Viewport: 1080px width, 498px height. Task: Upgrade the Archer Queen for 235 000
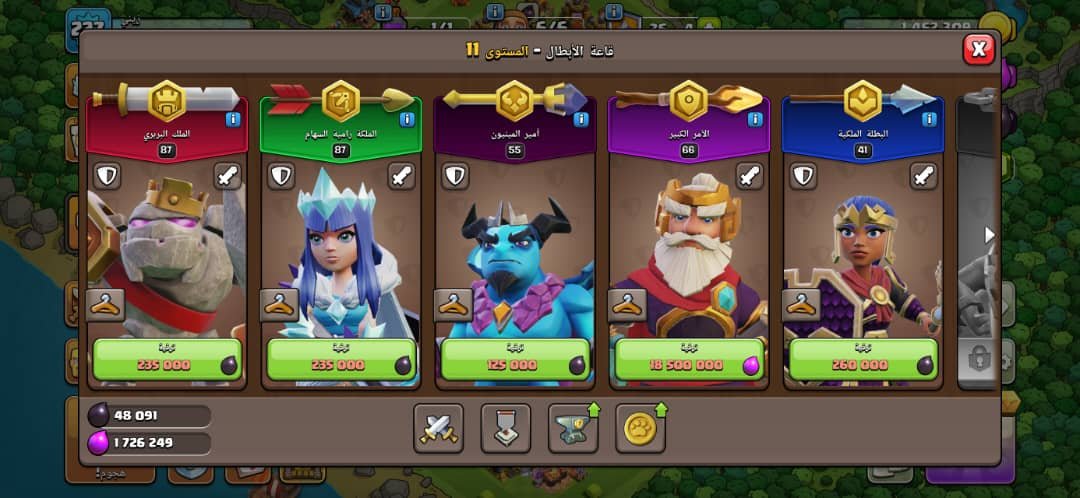(x=340, y=360)
